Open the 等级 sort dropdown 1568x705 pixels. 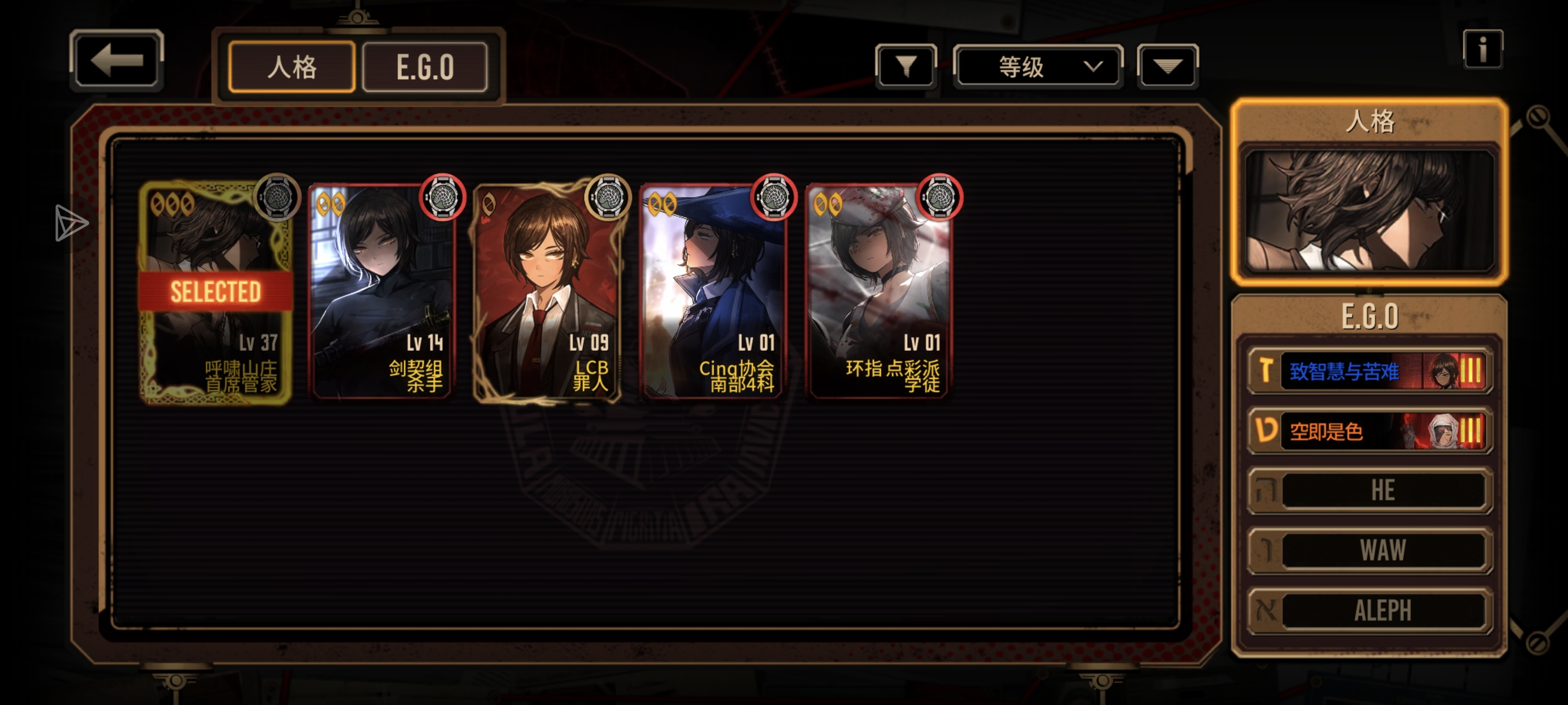coord(1038,66)
